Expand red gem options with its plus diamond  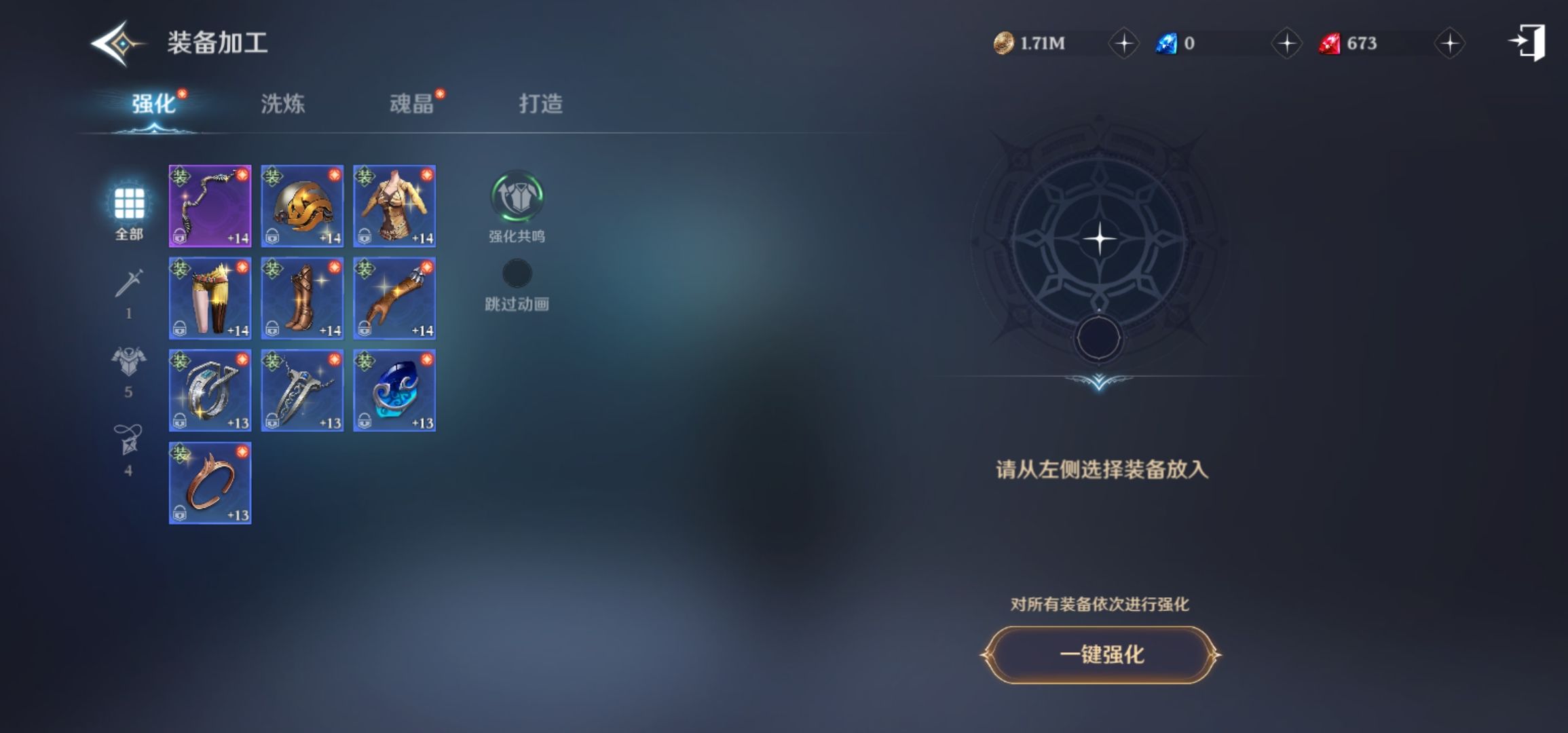(1449, 42)
